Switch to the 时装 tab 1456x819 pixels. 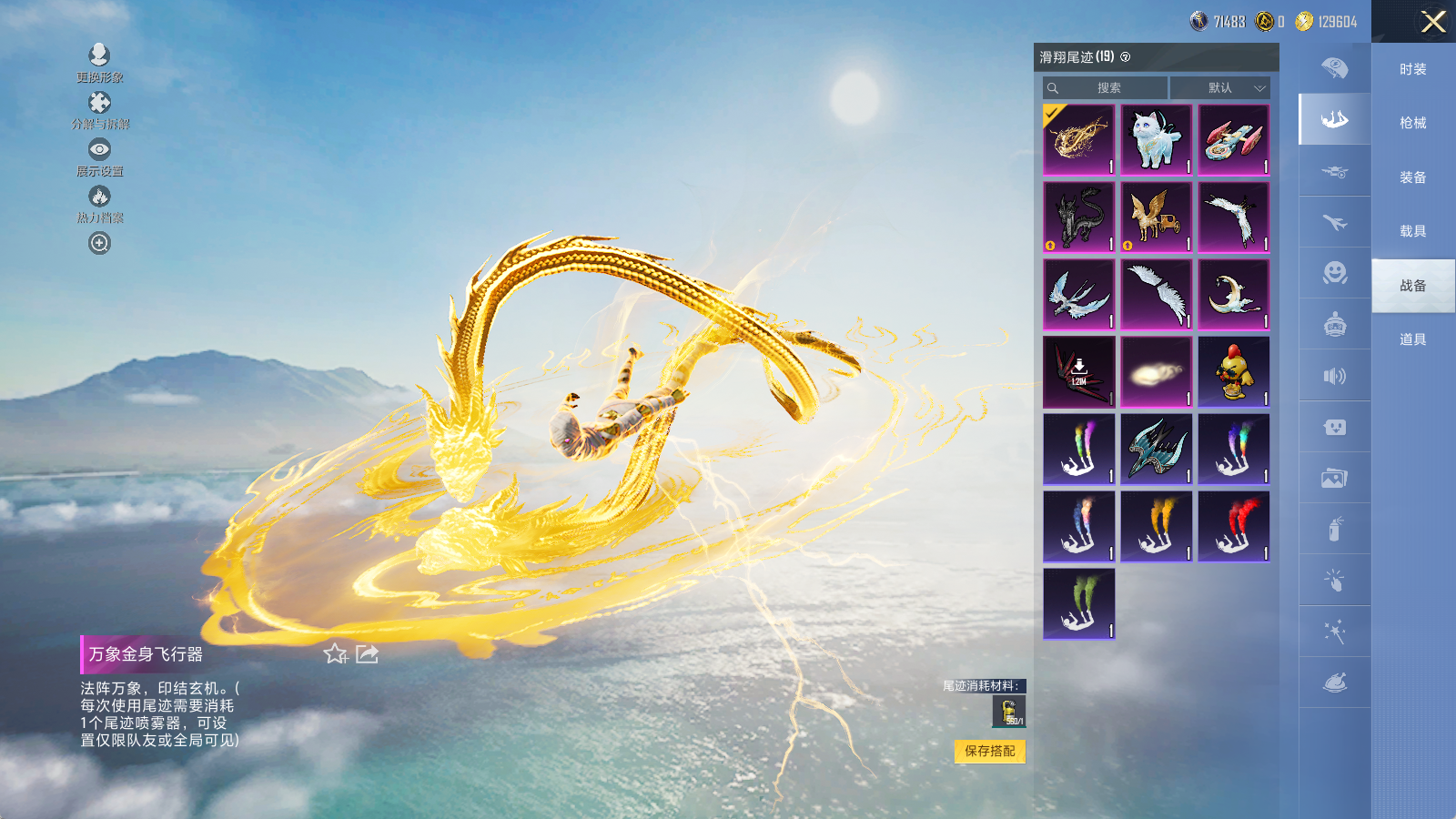coord(1412,69)
